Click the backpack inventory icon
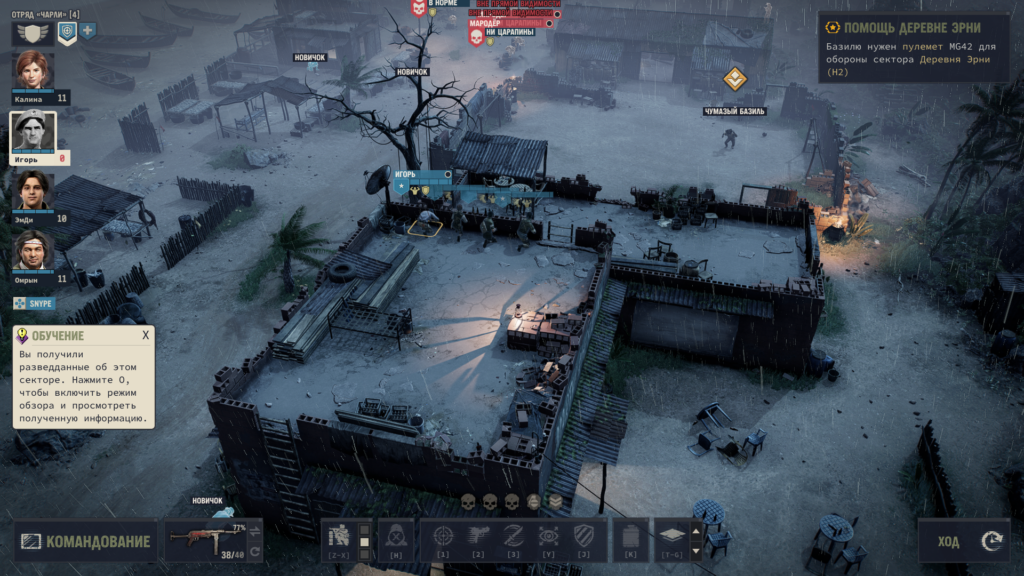 tap(630, 537)
